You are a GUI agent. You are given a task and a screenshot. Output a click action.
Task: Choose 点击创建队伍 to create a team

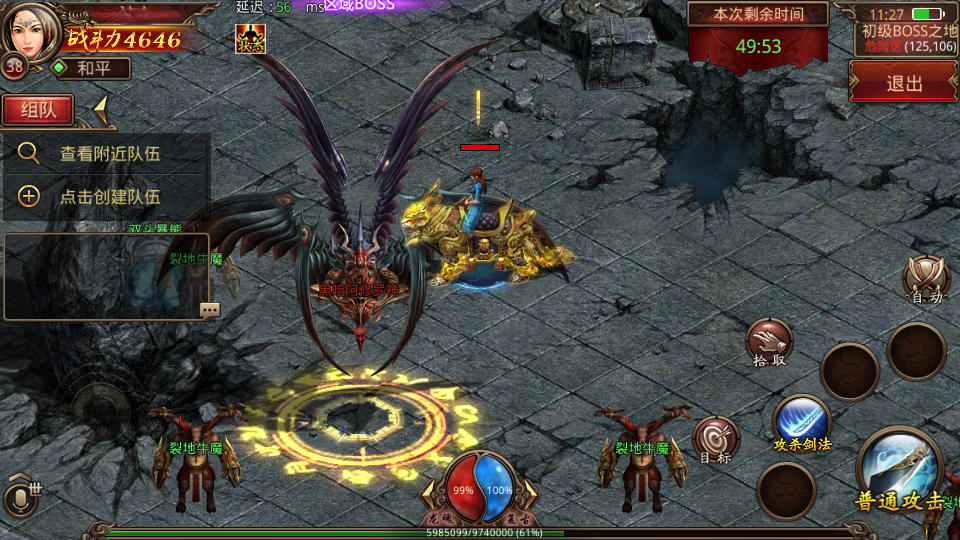click(x=108, y=197)
